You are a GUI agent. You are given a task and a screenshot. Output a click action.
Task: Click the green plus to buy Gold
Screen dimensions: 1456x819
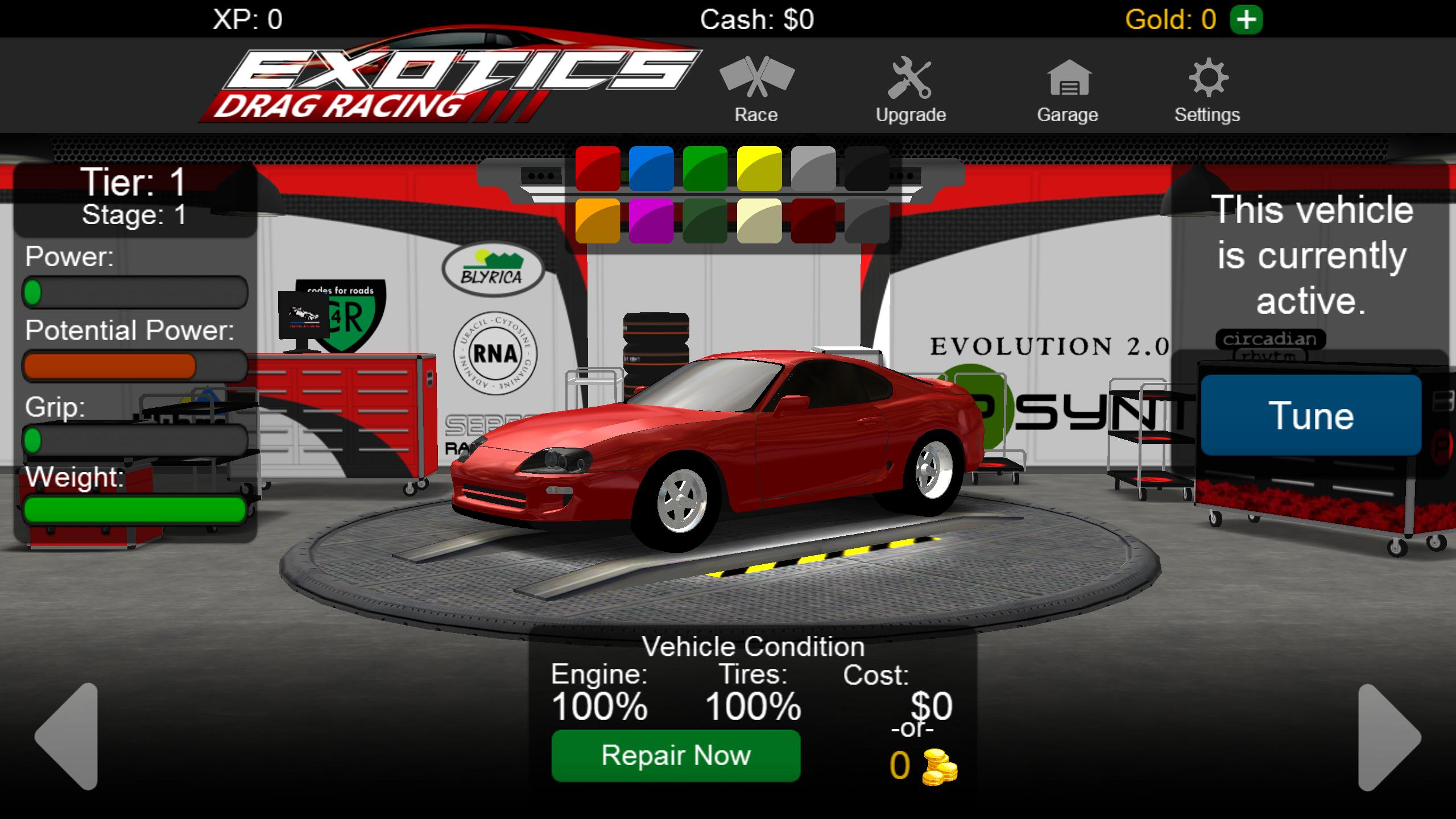(x=1247, y=20)
